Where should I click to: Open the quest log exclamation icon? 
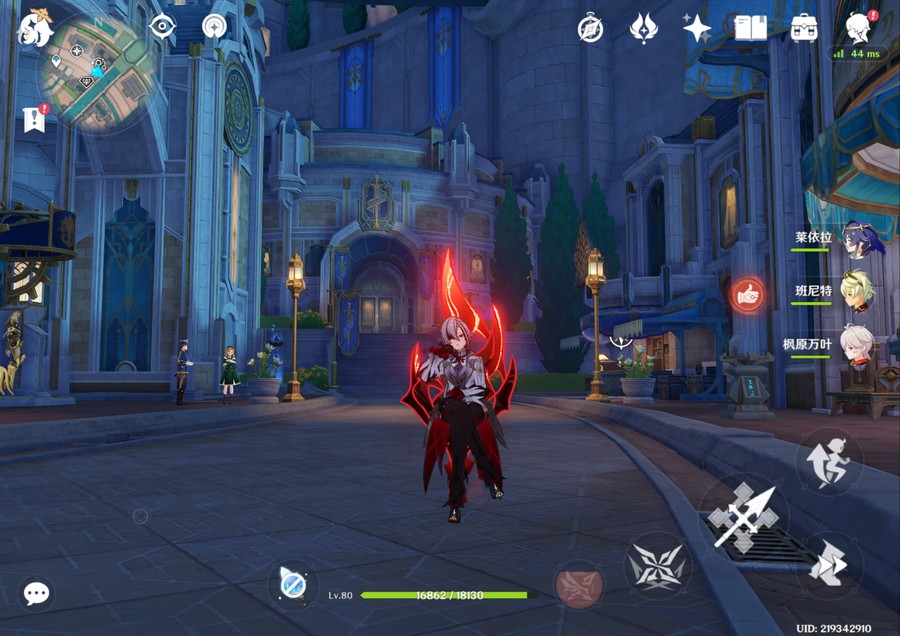[35, 119]
